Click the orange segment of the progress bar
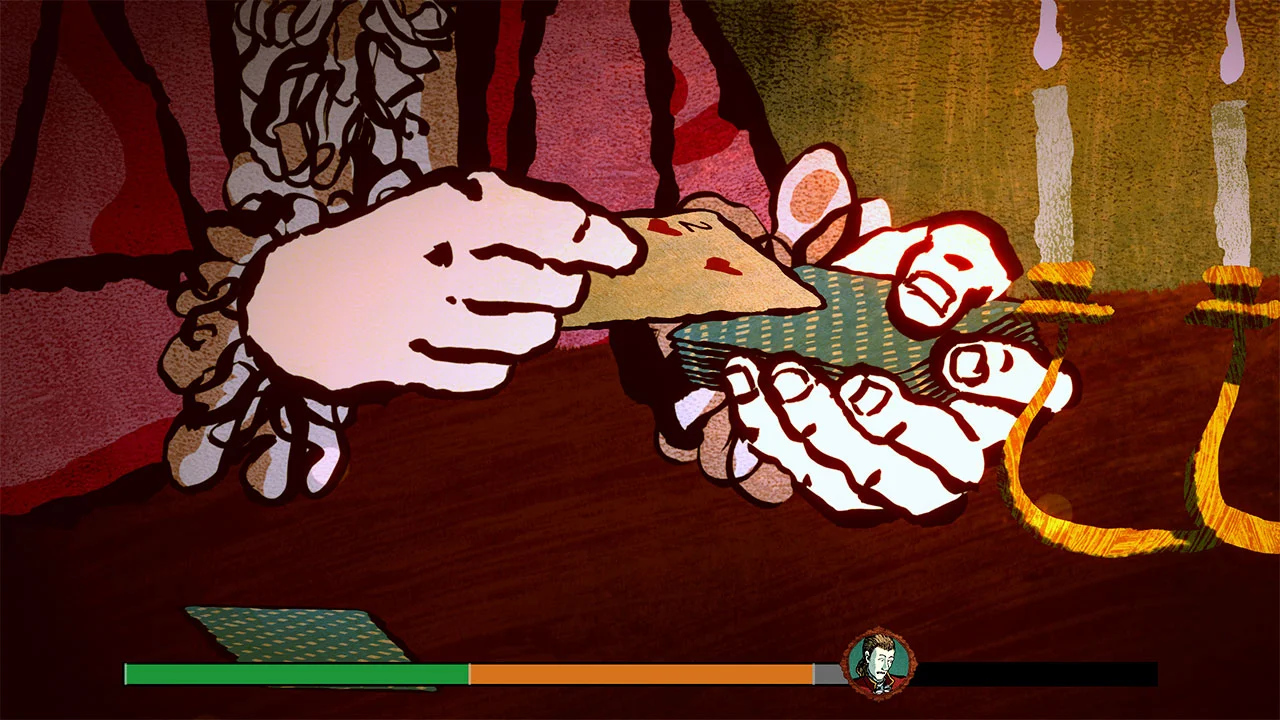Viewport: 1280px width, 720px height. coord(640,674)
